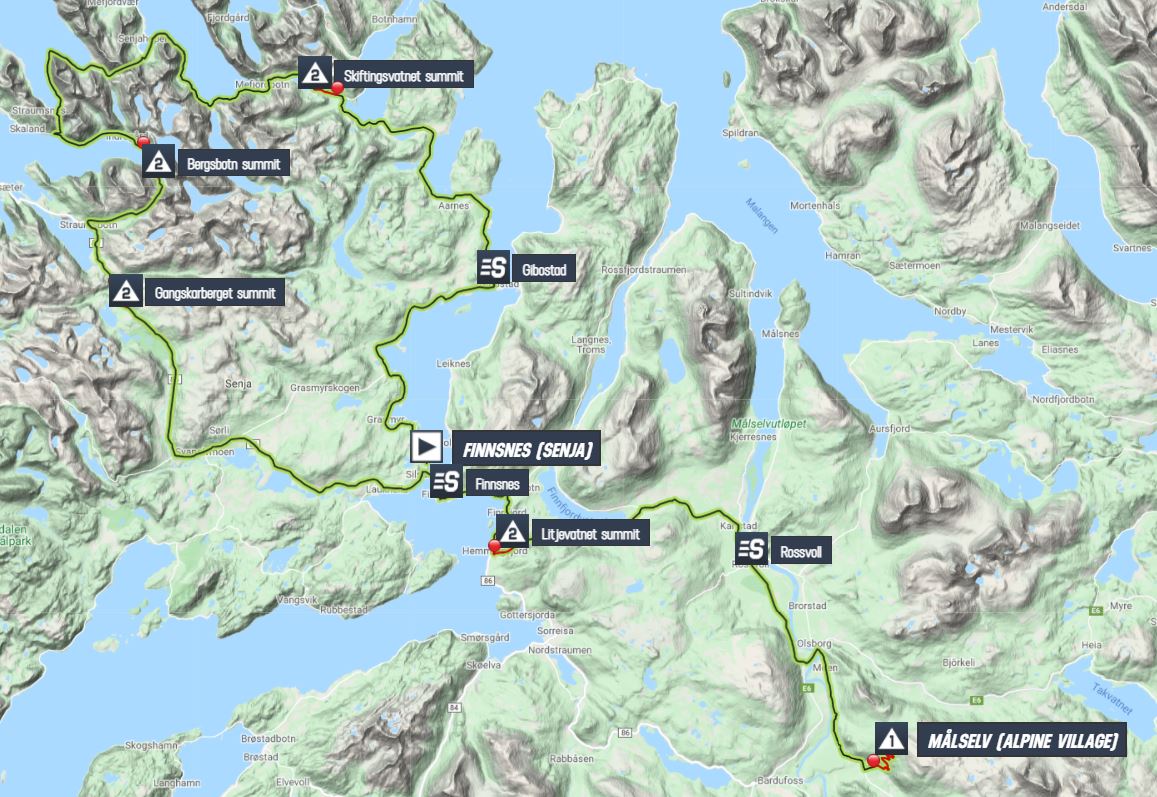
Task: Select the Skiftingsvatnet summit climb marker
Action: (316, 74)
